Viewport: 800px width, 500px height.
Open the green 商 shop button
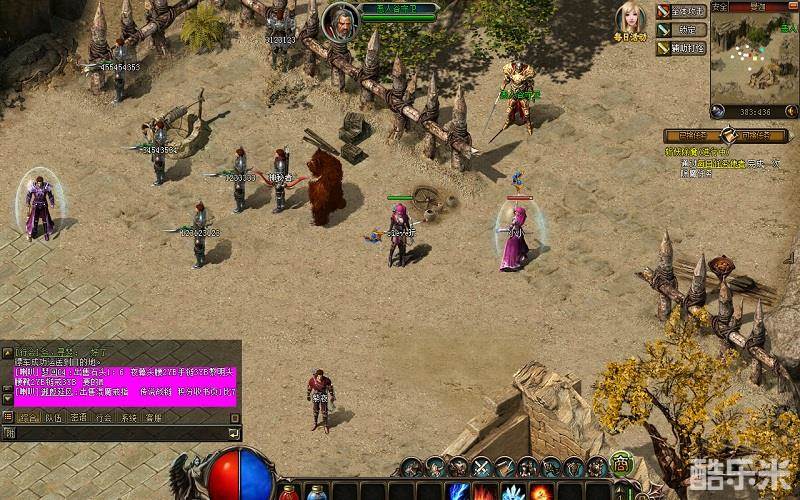(621, 465)
